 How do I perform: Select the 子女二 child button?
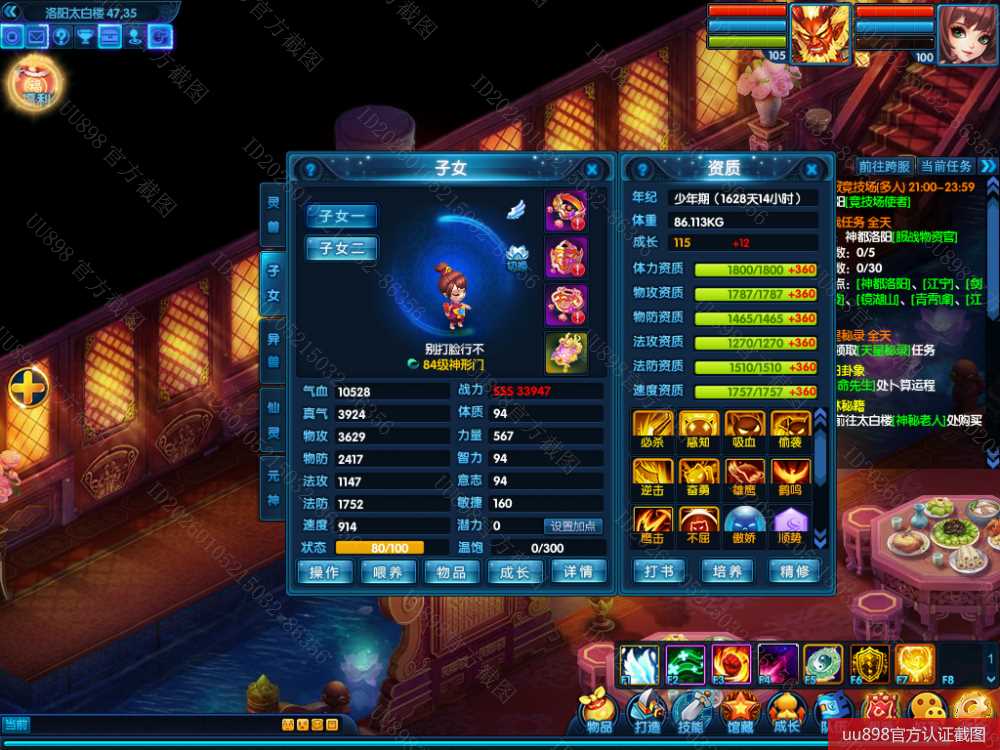(341, 248)
